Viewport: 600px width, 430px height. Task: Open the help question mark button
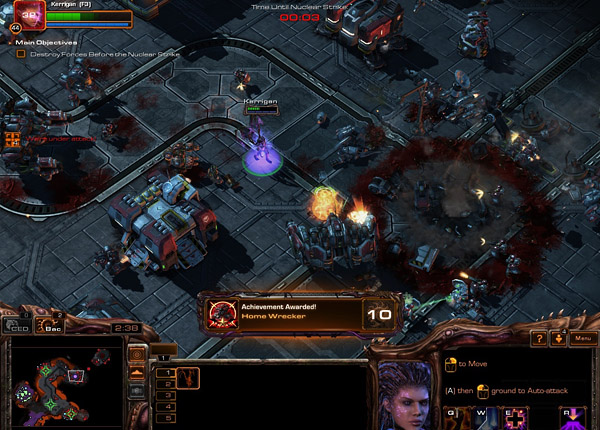tap(538, 339)
